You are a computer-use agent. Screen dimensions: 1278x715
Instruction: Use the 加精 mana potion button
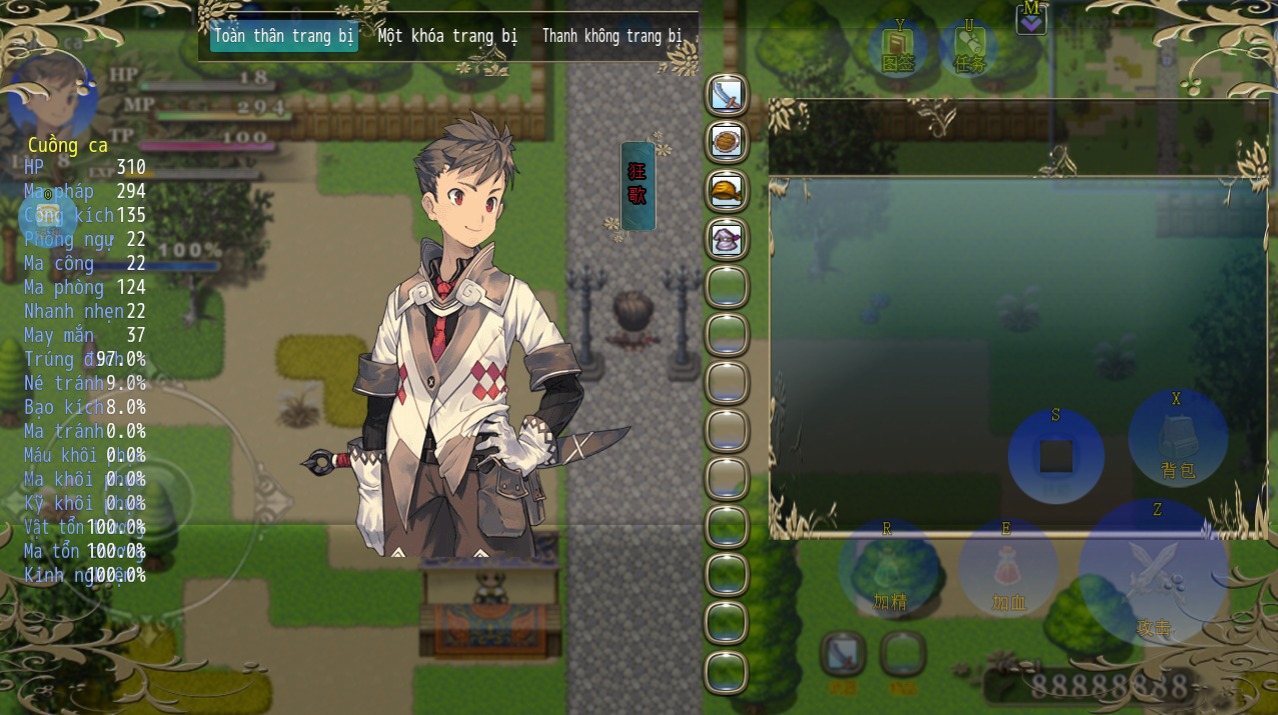pyautogui.click(x=889, y=570)
